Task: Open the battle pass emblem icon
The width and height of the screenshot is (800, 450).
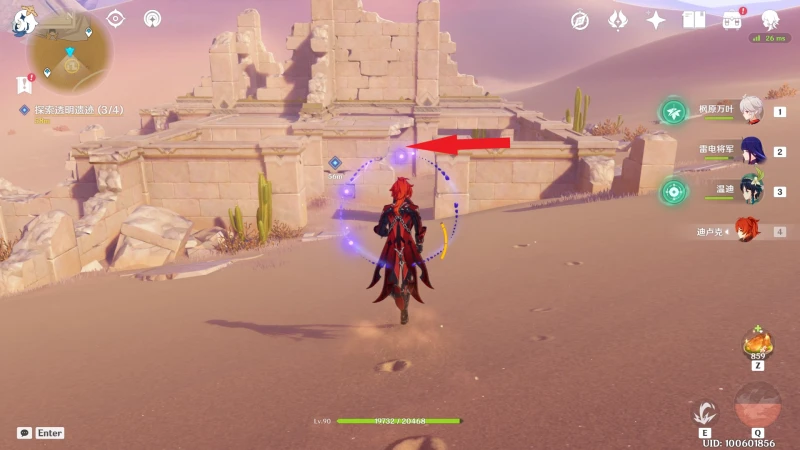Action: [618, 20]
